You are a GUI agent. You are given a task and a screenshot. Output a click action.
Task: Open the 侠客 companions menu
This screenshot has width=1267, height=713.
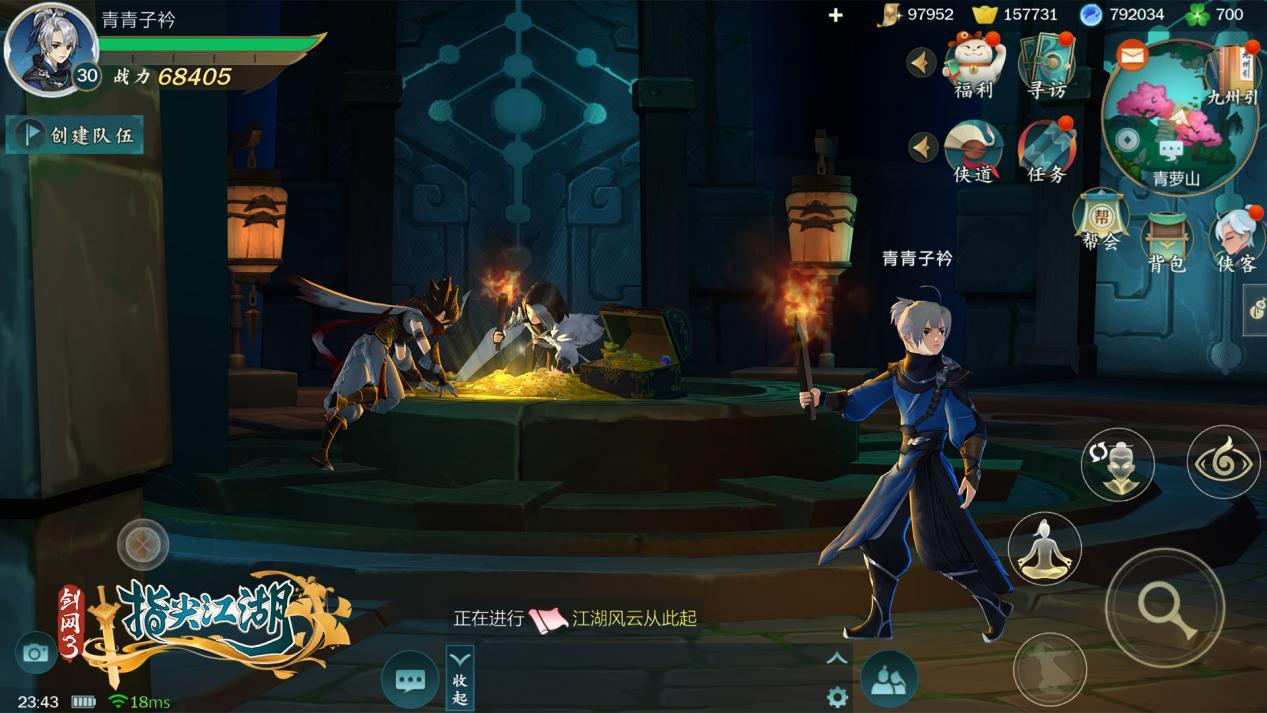pyautogui.click(x=1236, y=238)
